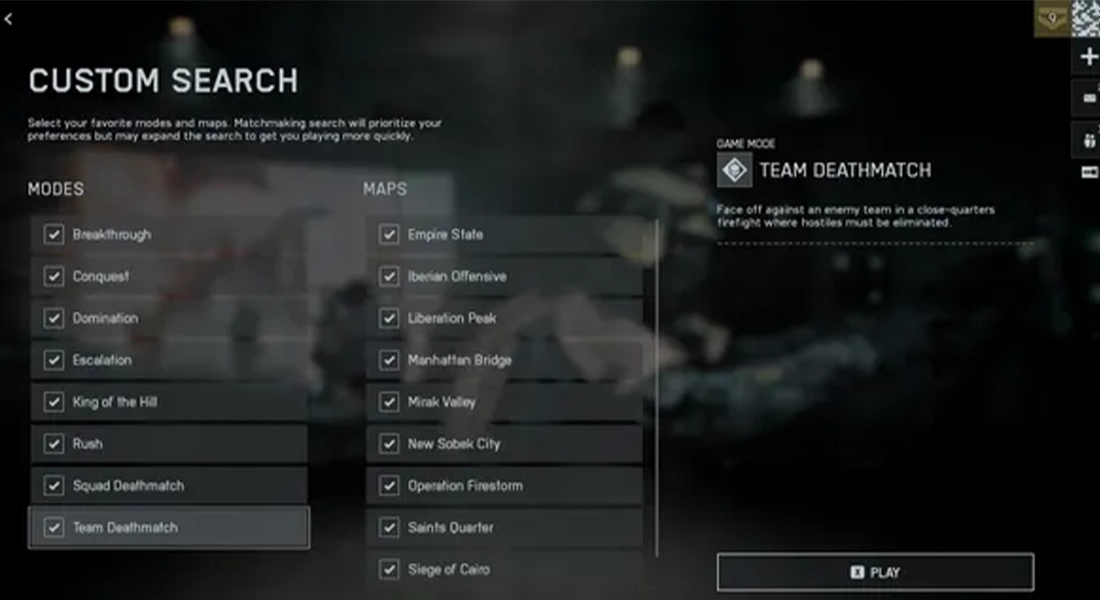The width and height of the screenshot is (1100, 600).
Task: Deselect the Escalation mode
Action: (x=54, y=361)
